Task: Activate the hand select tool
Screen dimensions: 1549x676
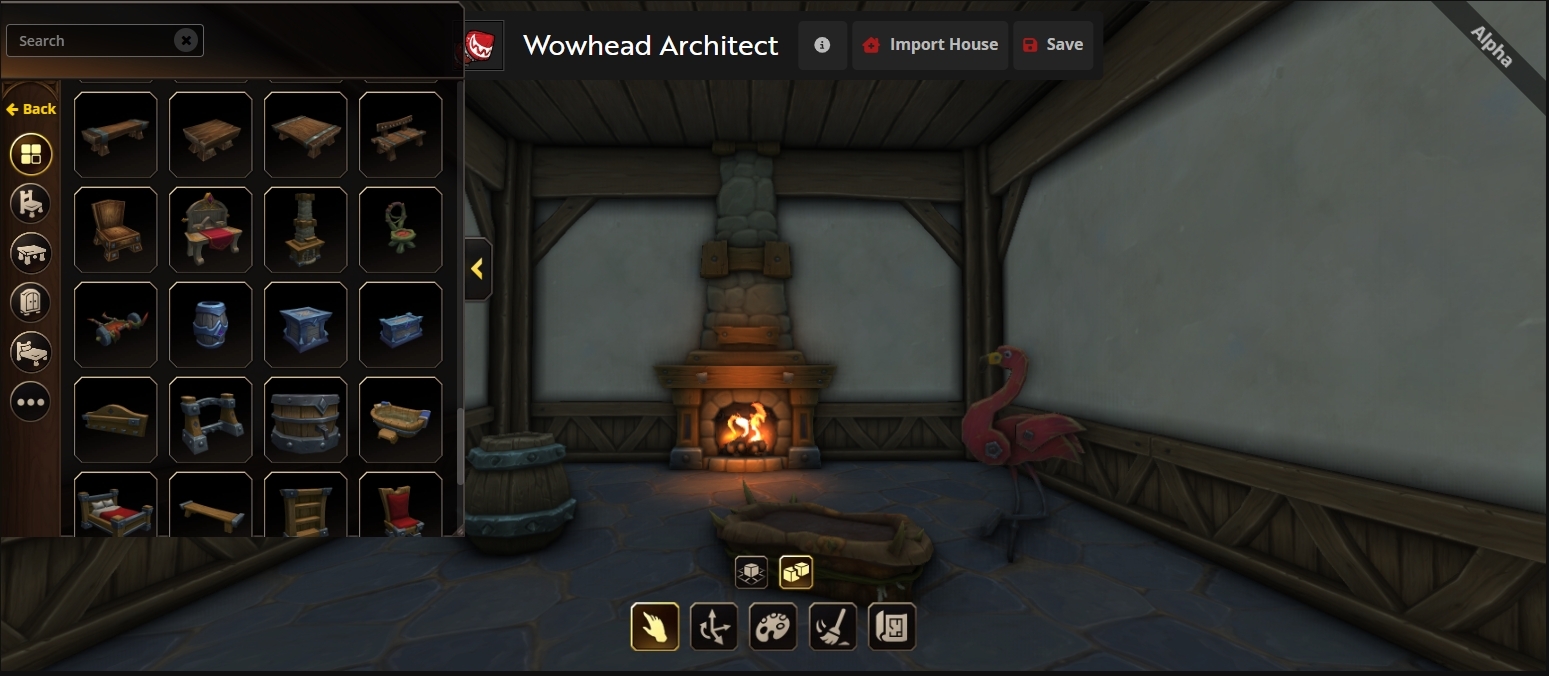Action: 655,627
